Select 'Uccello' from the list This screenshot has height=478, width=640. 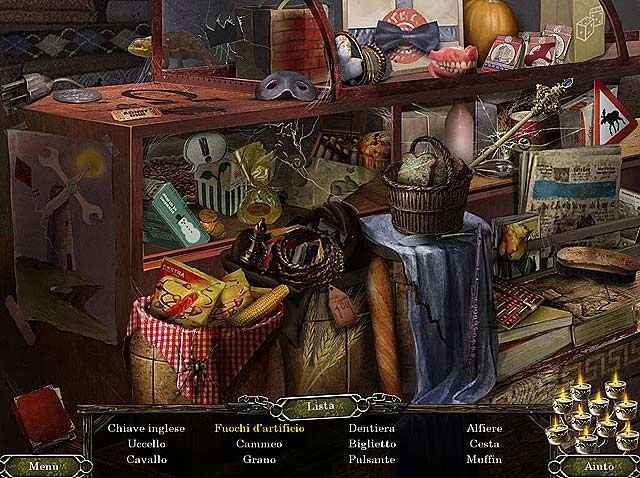coord(147,444)
